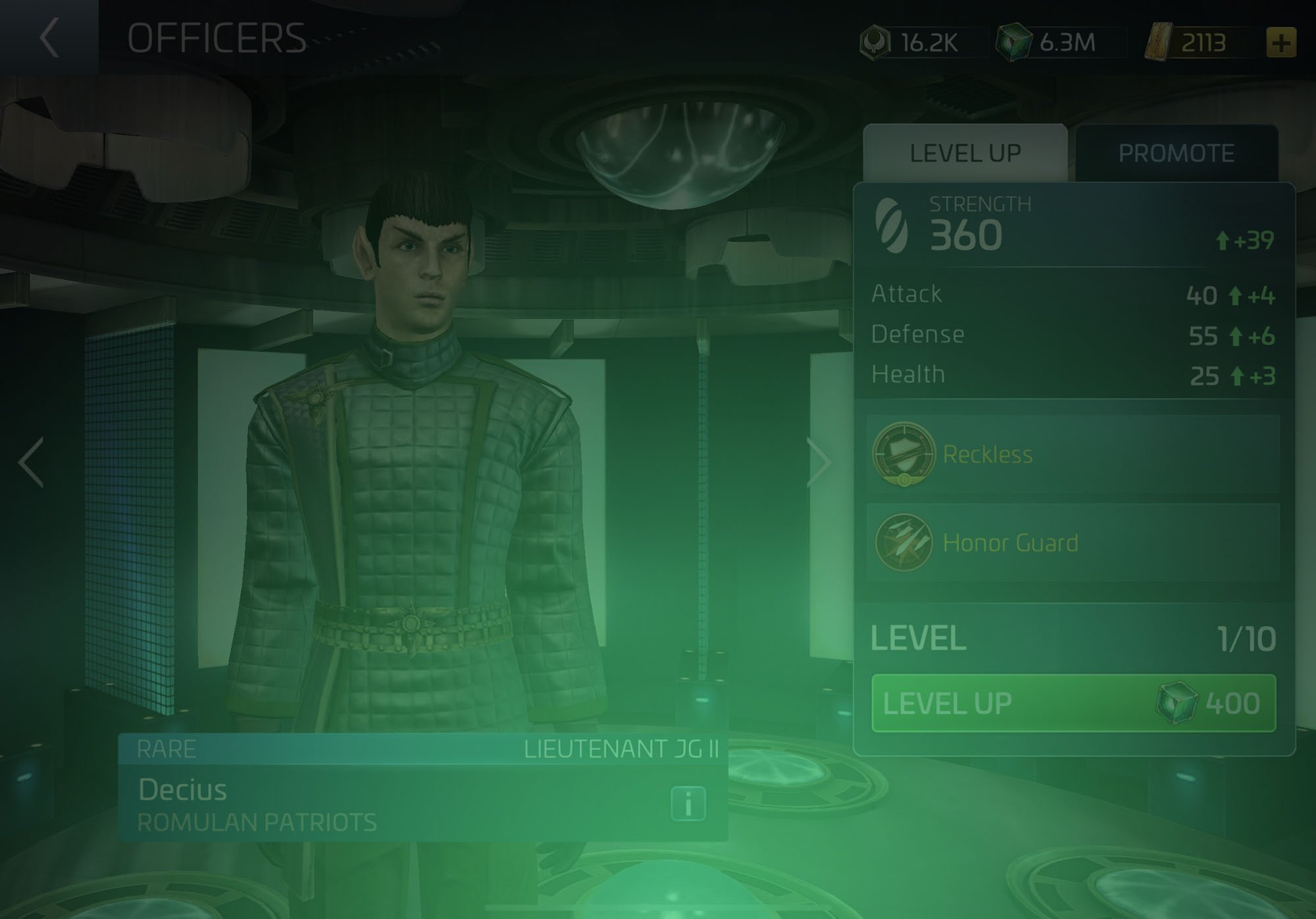Select the LEVEL UP tab
This screenshot has height=919, width=1316.
click(x=965, y=152)
